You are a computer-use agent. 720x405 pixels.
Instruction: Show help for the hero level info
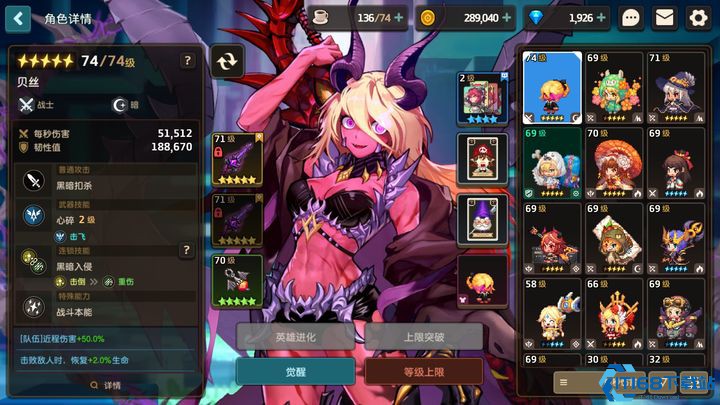[186, 61]
